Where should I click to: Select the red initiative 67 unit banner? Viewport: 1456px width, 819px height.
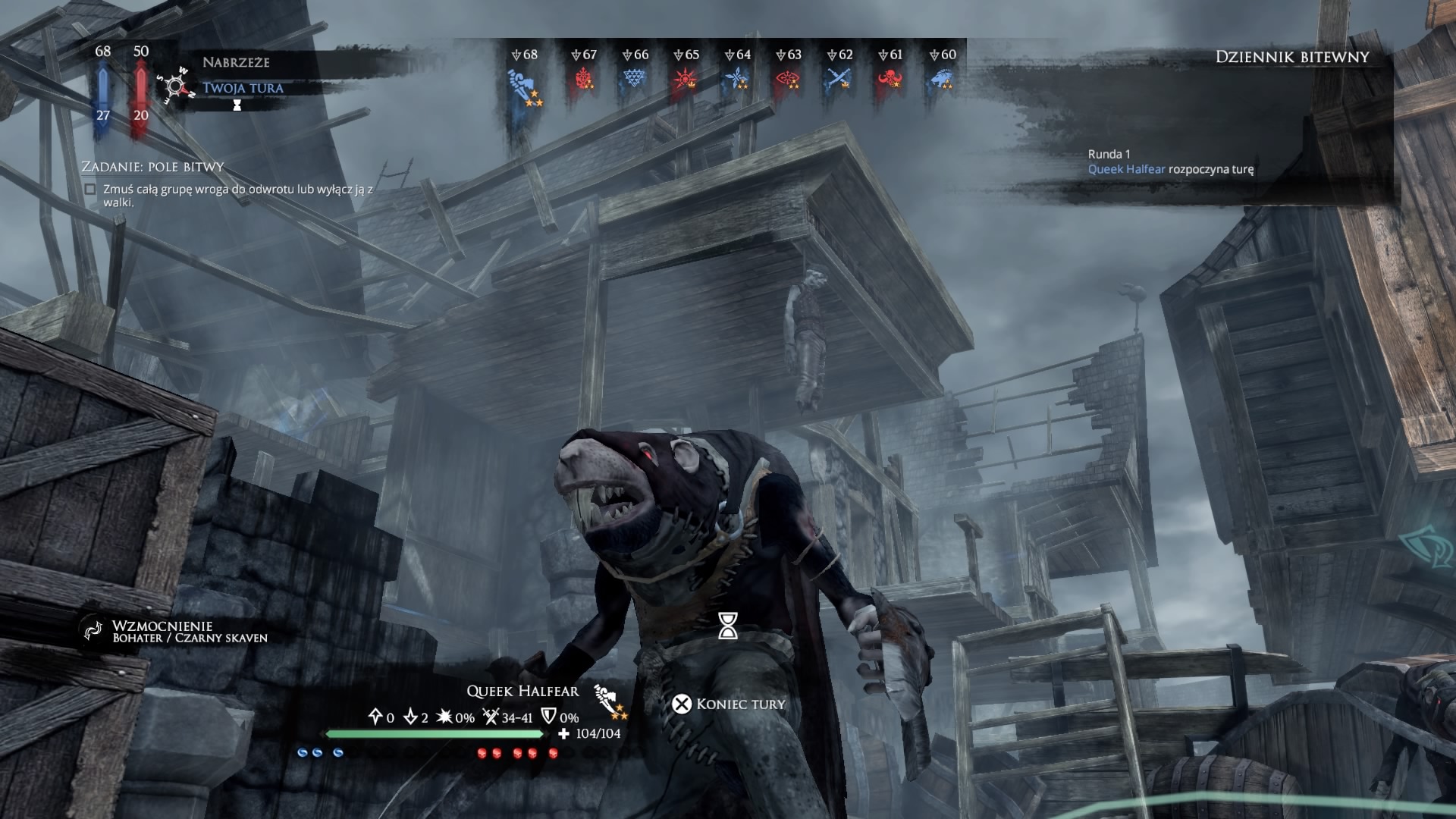(584, 79)
